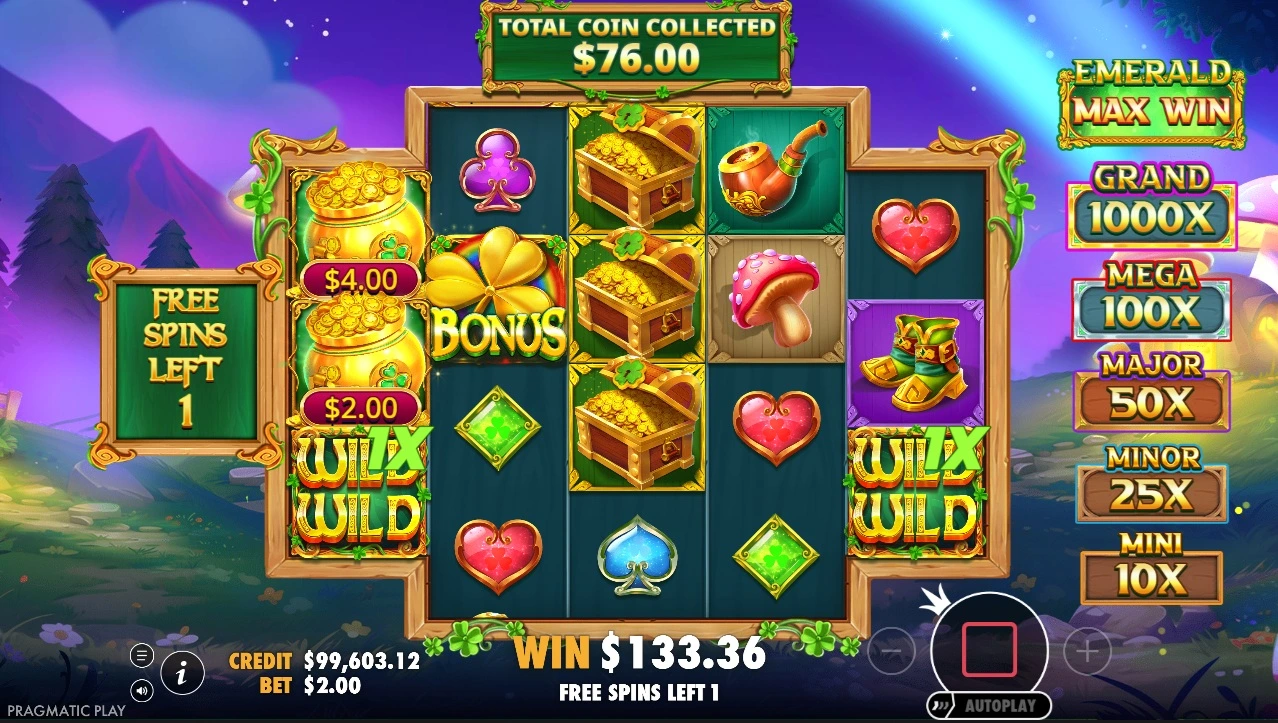Stop the spin with the red square button

tap(989, 649)
